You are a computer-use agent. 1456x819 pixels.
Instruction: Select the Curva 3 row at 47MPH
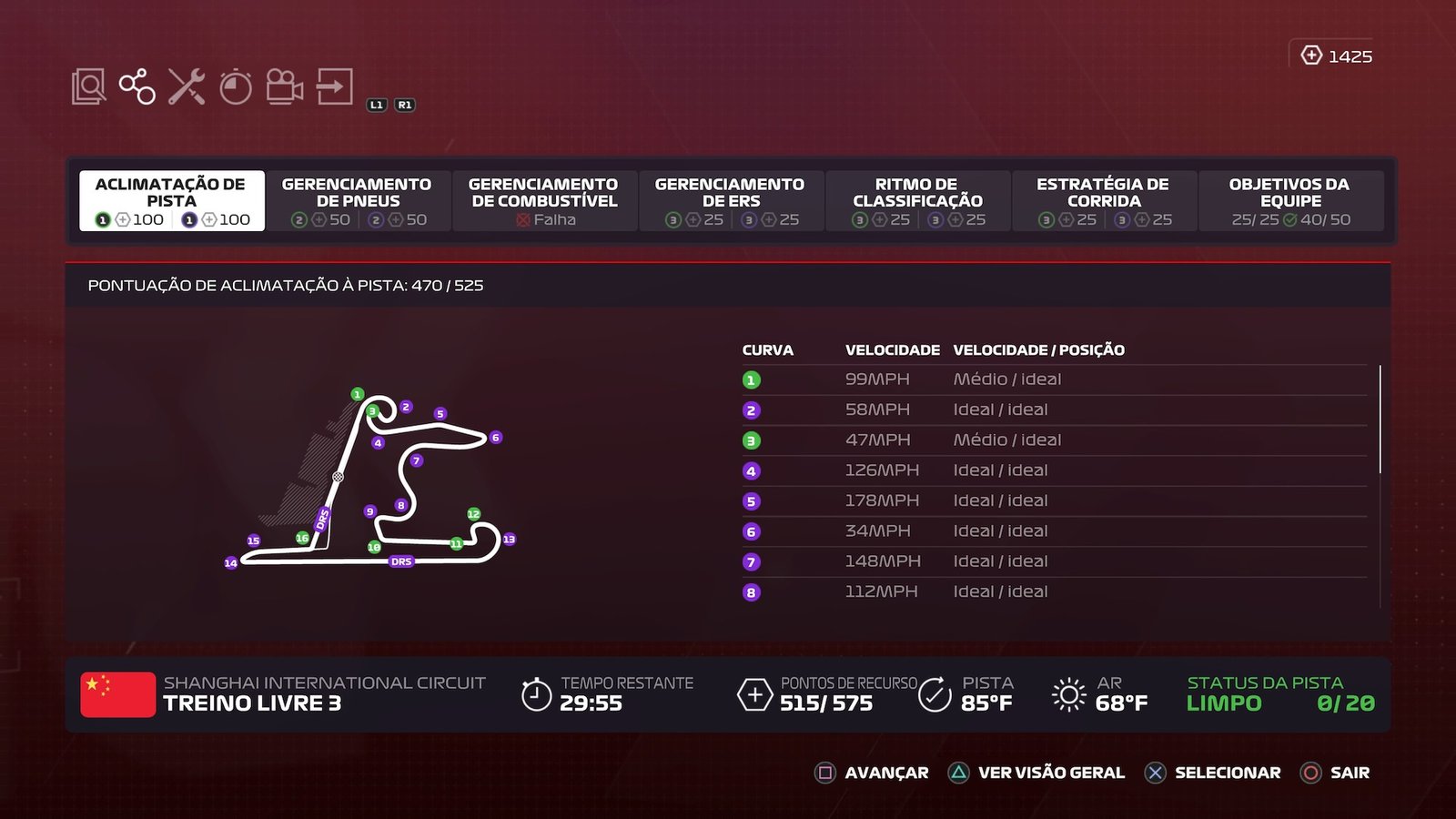(x=1054, y=440)
